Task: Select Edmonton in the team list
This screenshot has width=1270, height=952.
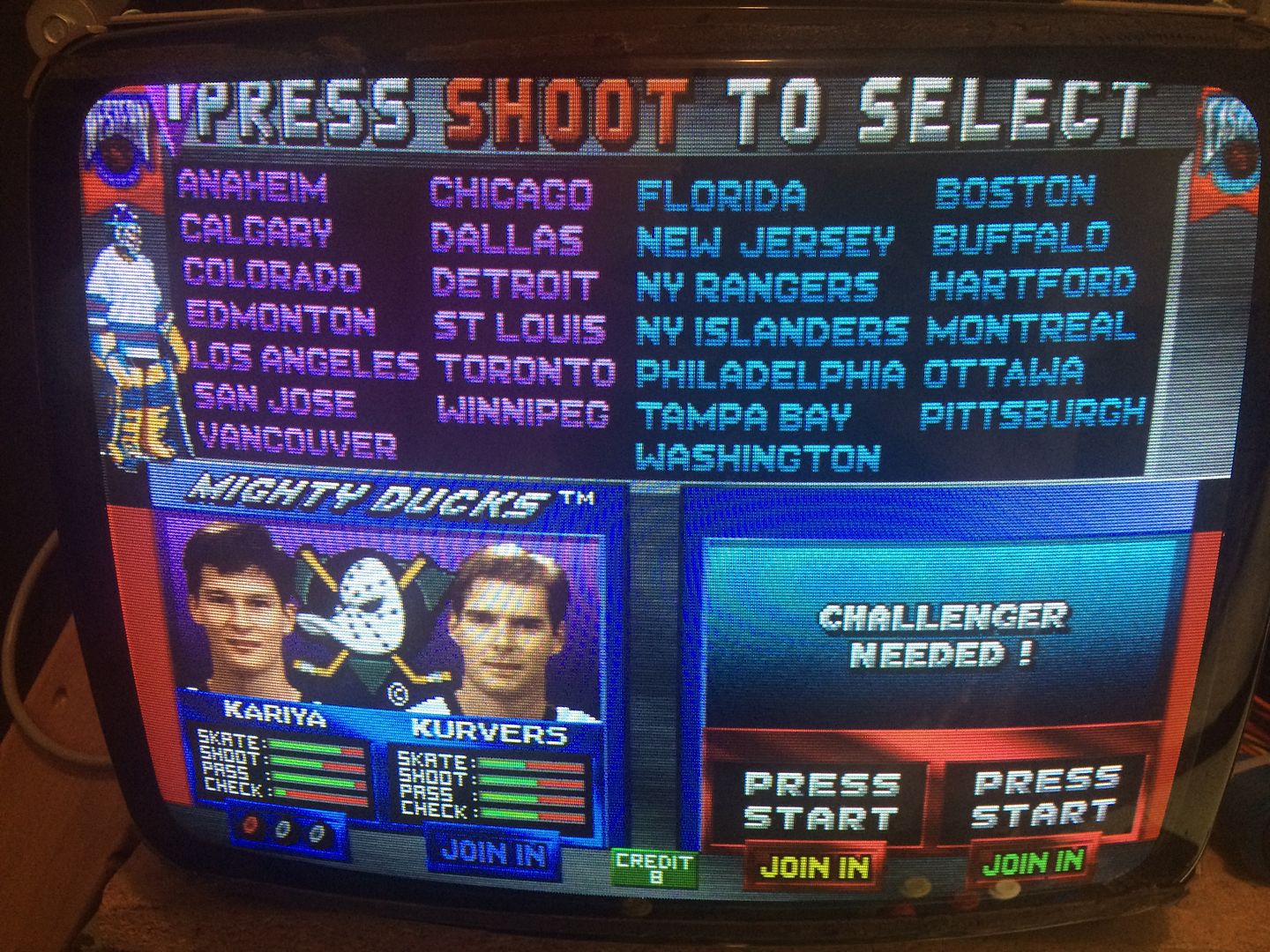Action: (280, 318)
